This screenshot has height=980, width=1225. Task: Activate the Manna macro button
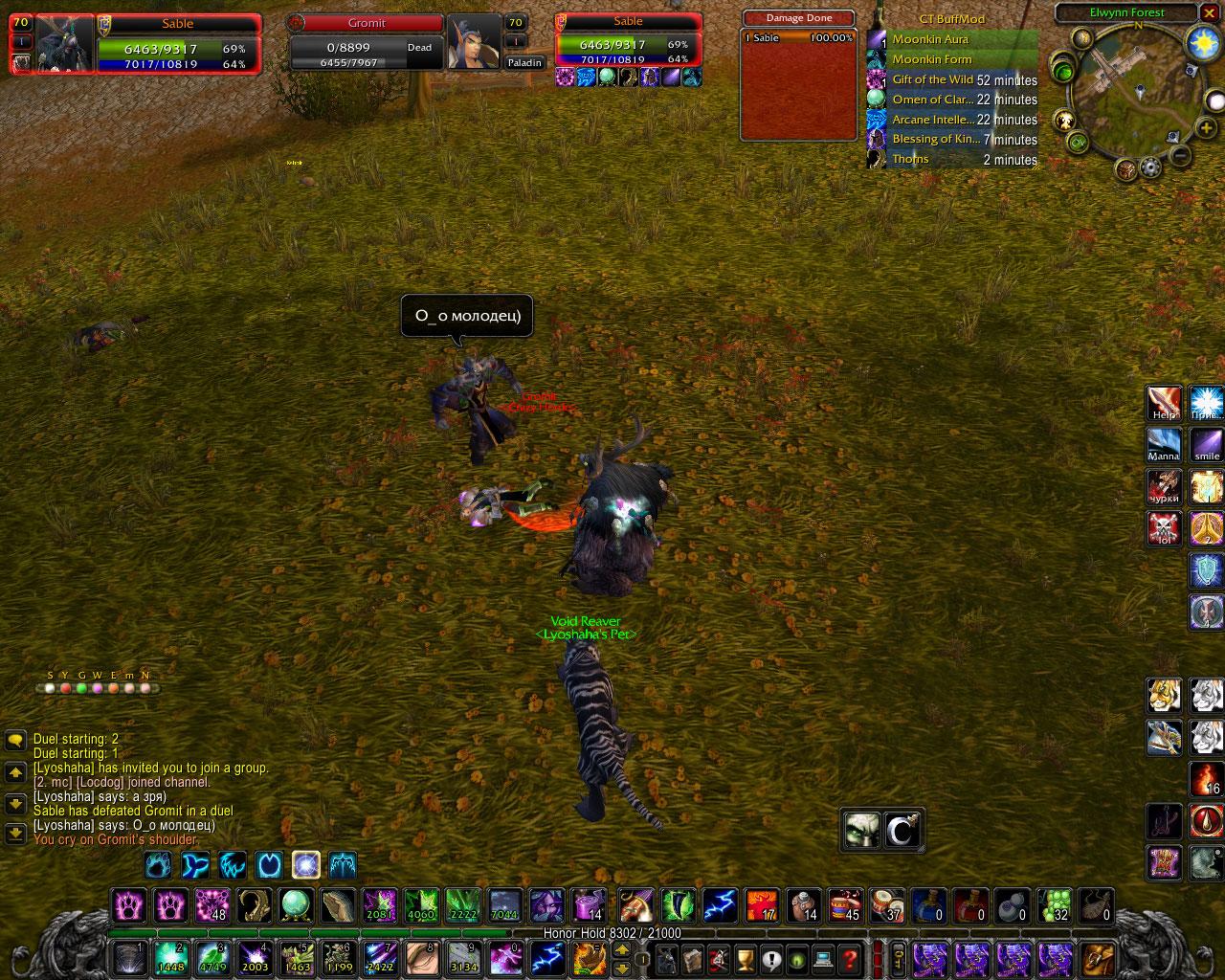(x=1165, y=445)
